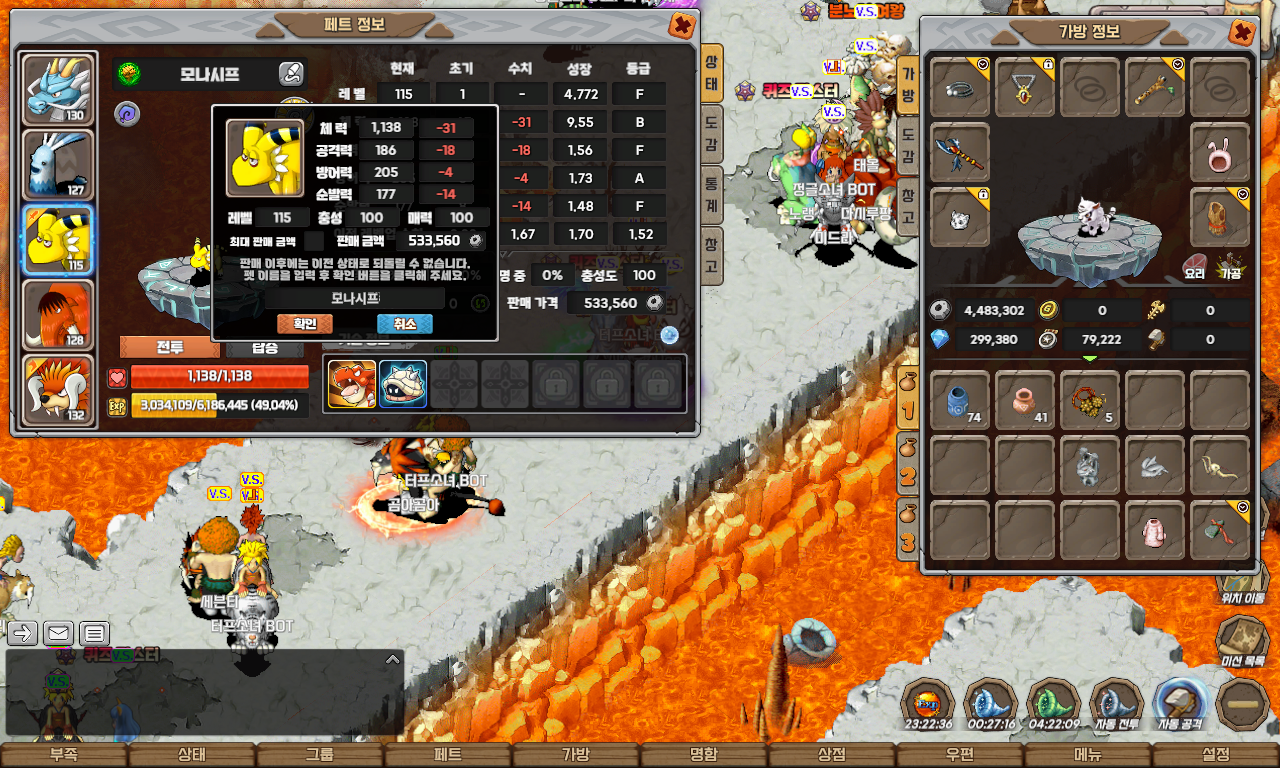
Task: Open the 요리 cooking button
Action: (1195, 266)
